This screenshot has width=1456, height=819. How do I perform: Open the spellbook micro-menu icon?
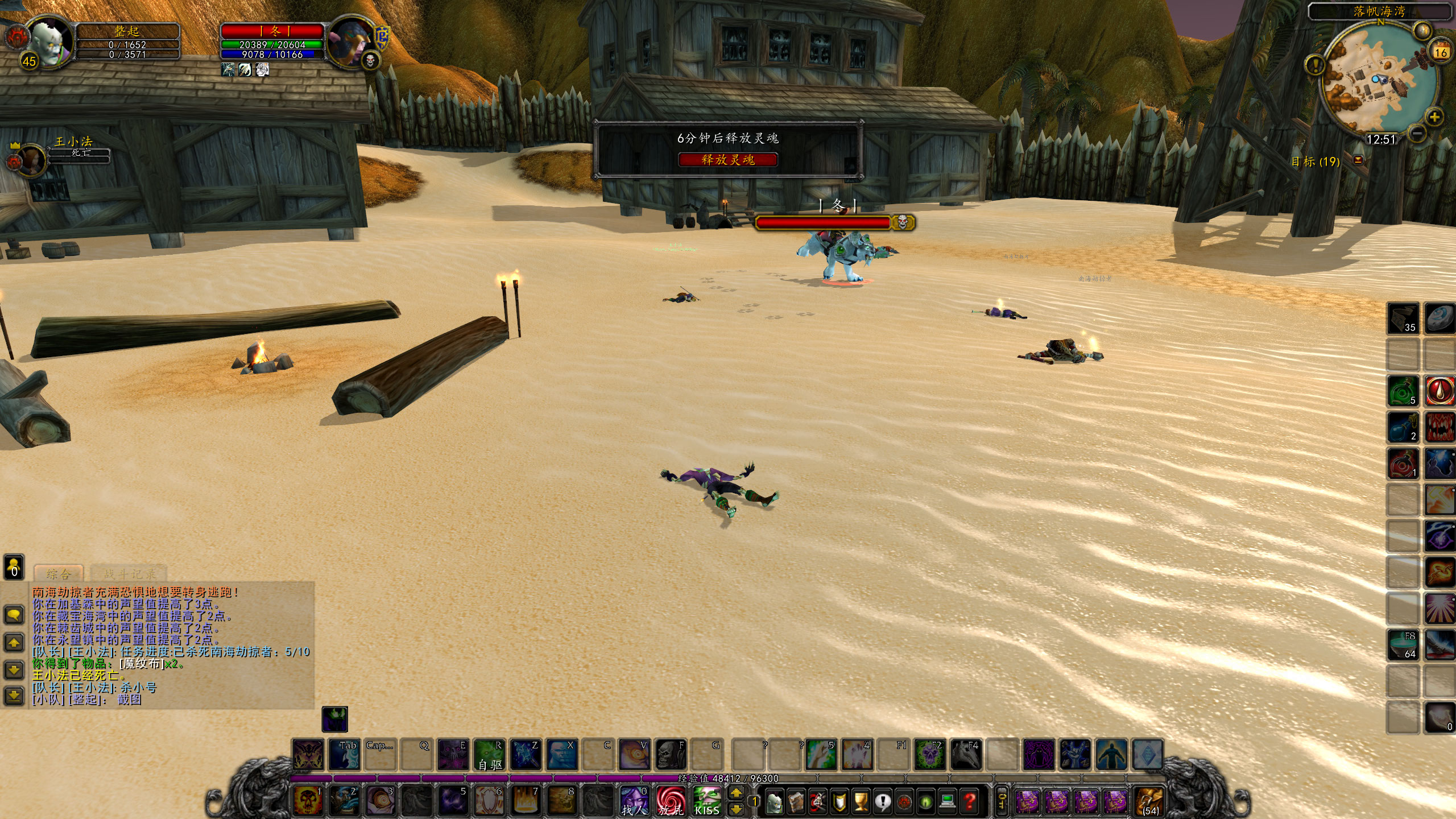pos(796,803)
